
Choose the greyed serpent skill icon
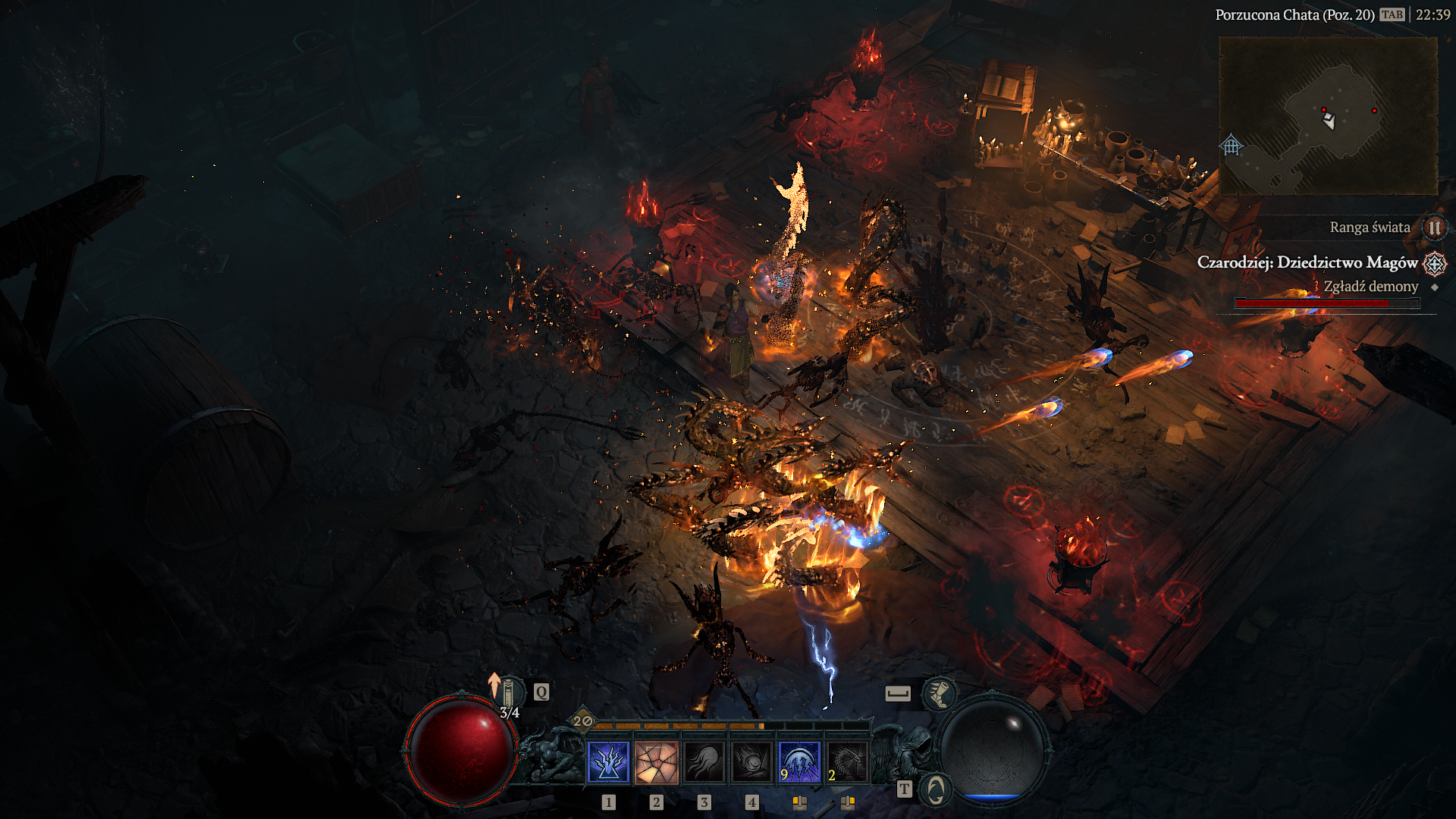click(847, 762)
